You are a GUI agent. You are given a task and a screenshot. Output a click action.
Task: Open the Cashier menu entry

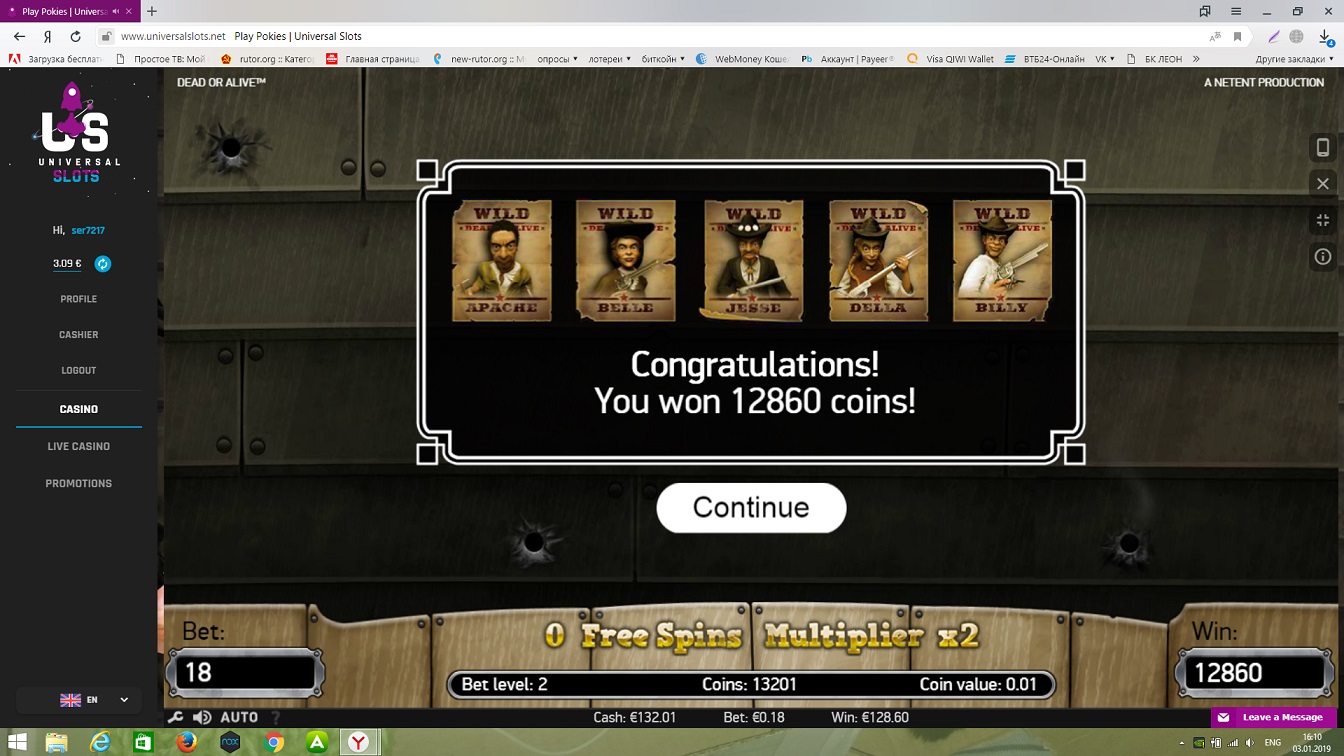coord(78,335)
